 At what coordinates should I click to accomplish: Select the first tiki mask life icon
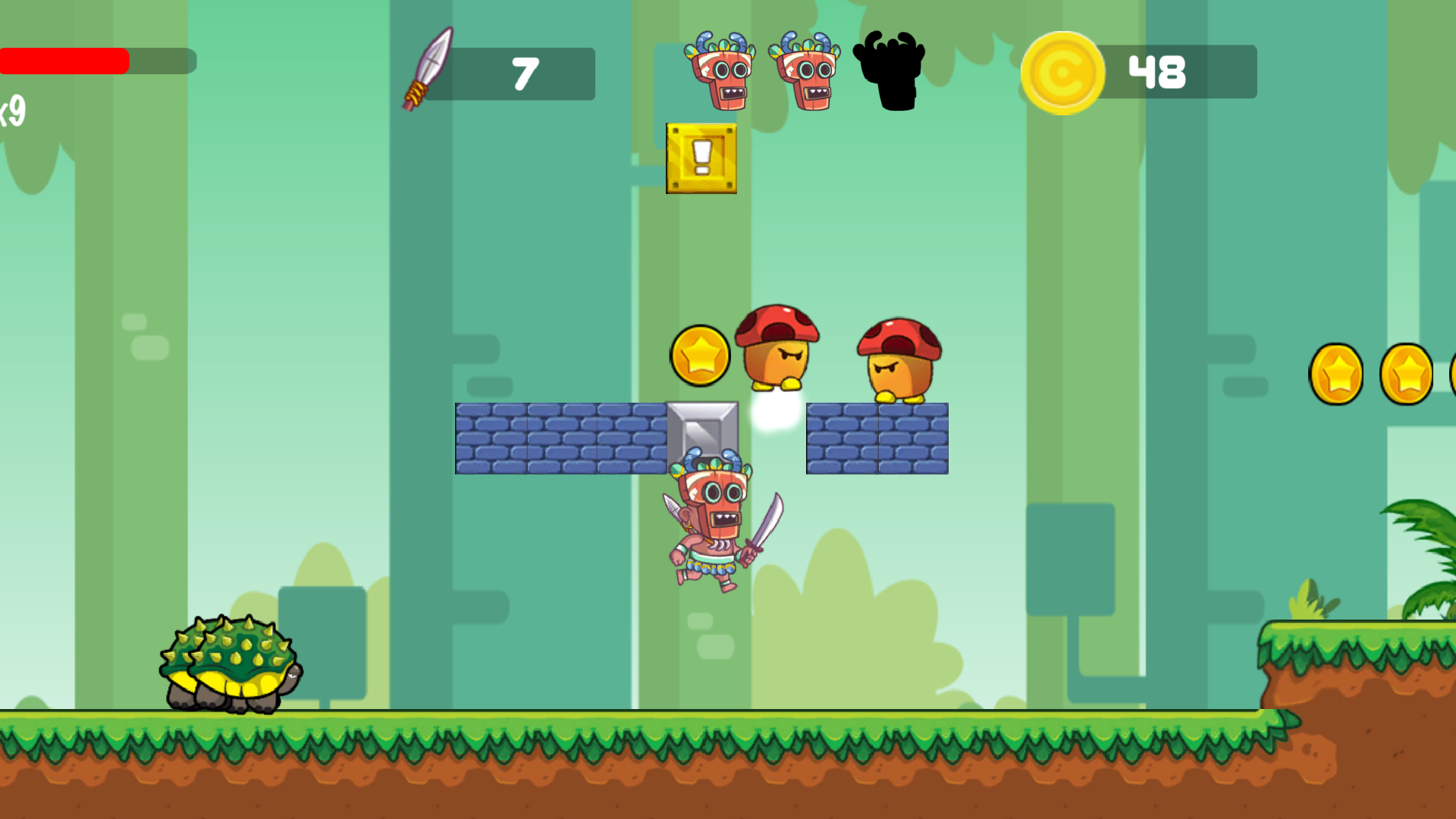(720, 72)
